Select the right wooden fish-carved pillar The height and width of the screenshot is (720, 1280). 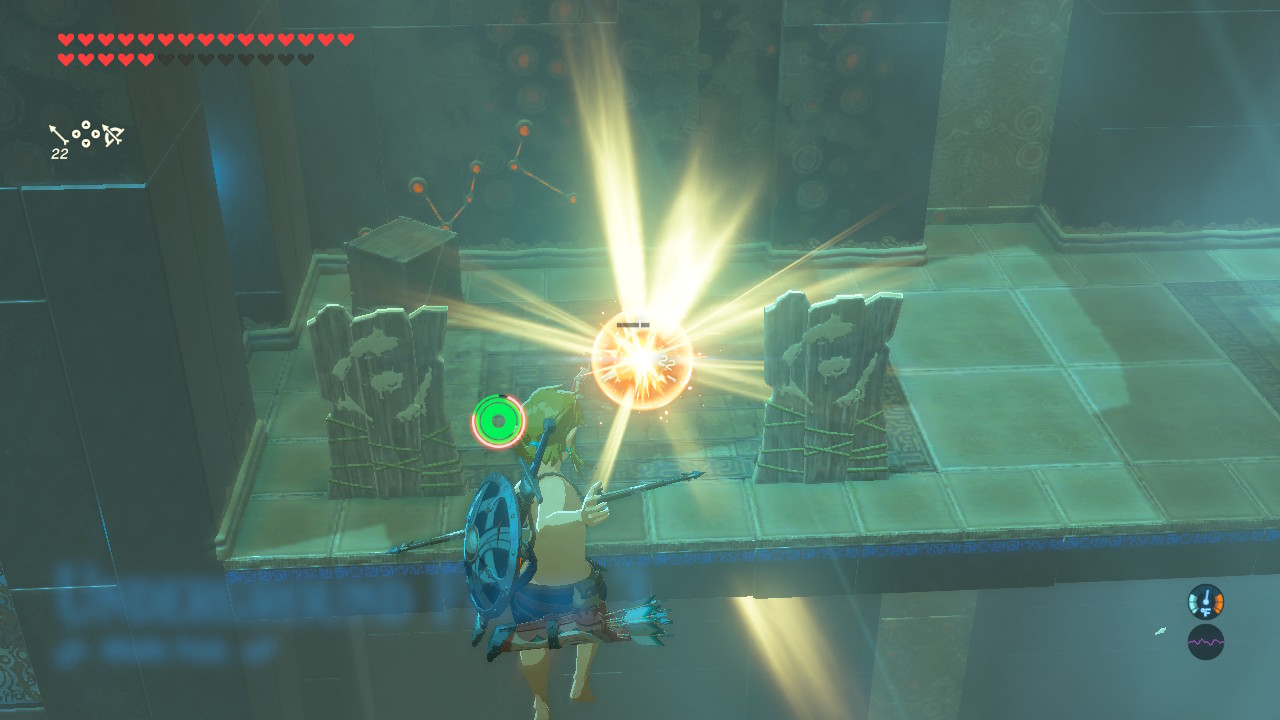pyautogui.click(x=830, y=385)
